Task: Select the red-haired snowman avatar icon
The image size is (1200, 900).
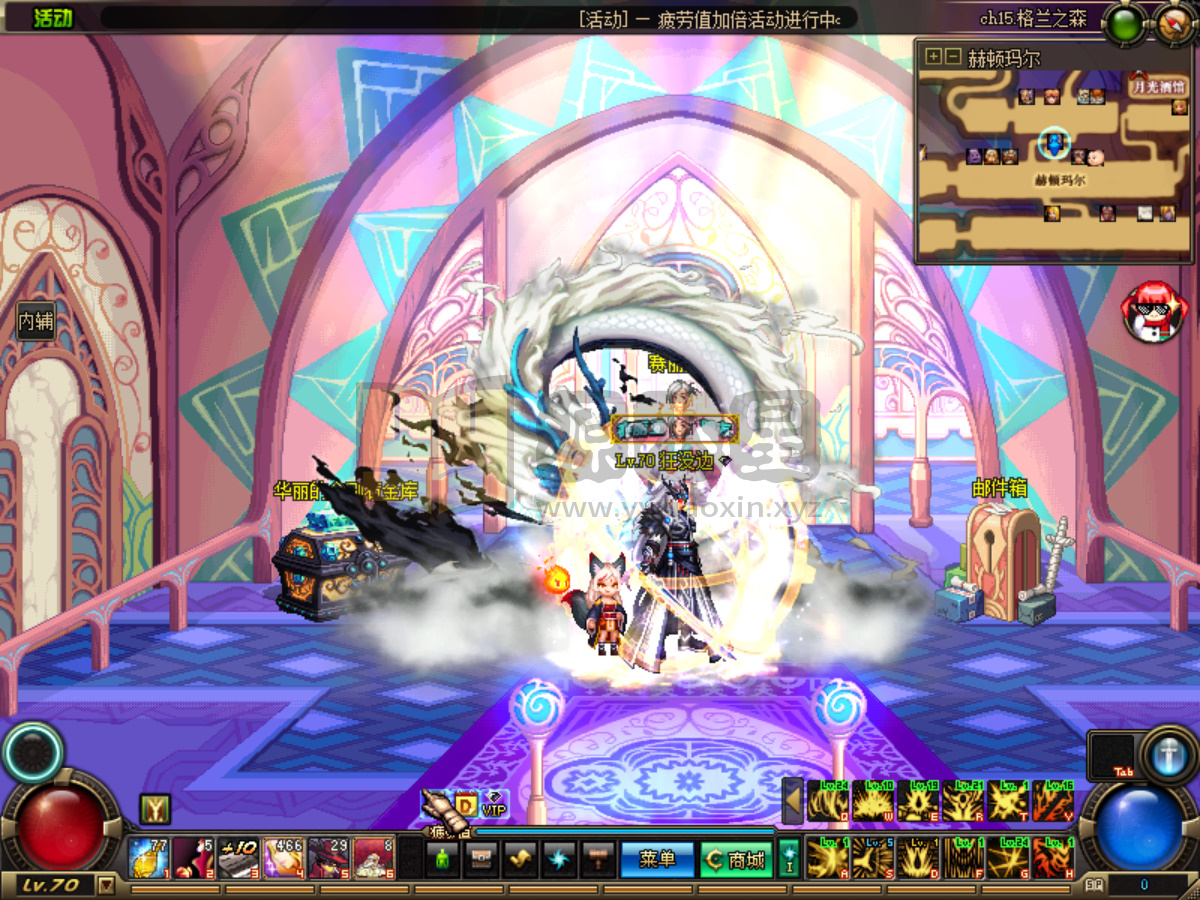Action: point(1153,312)
